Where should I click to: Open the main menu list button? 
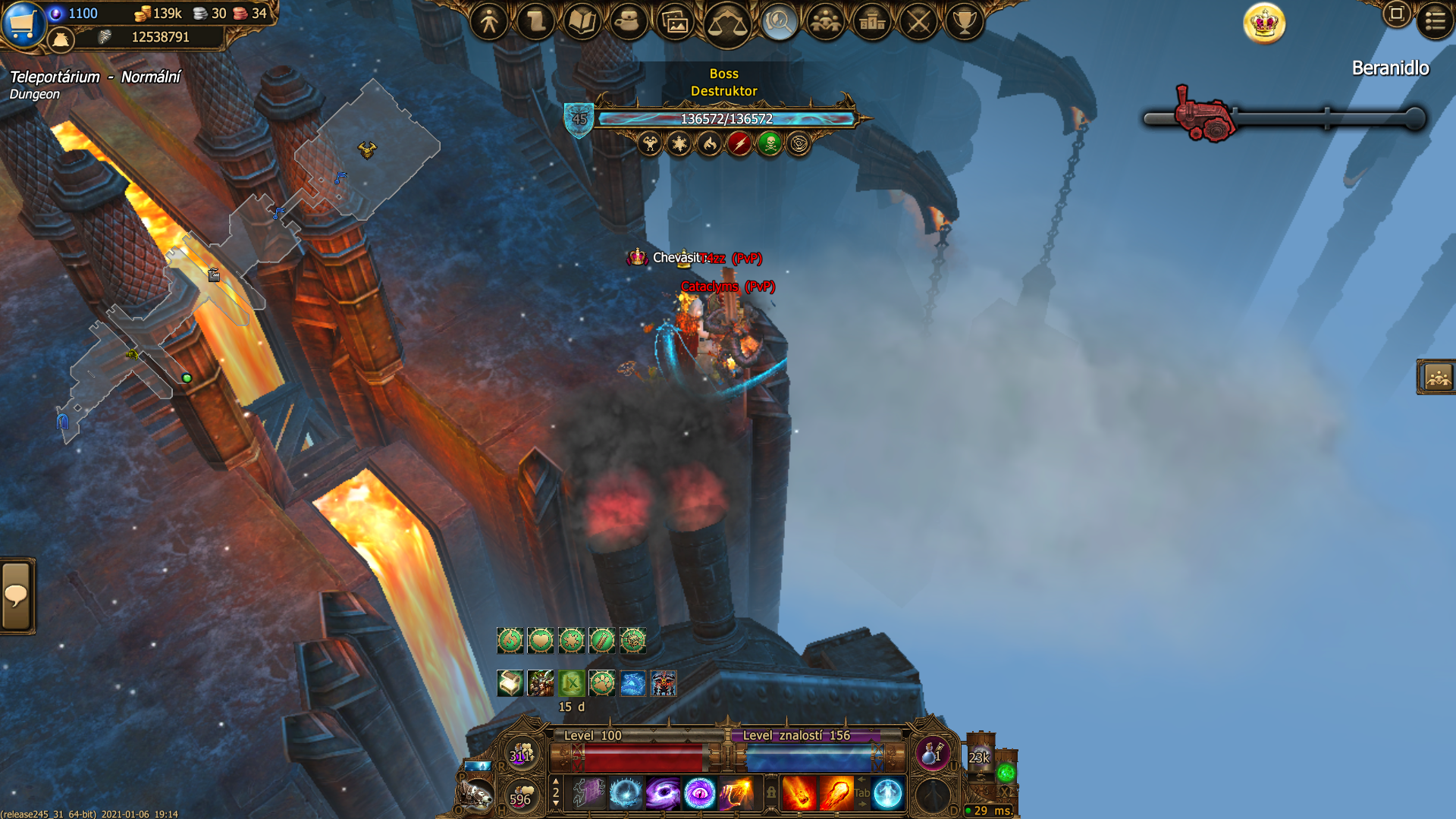point(1435,21)
